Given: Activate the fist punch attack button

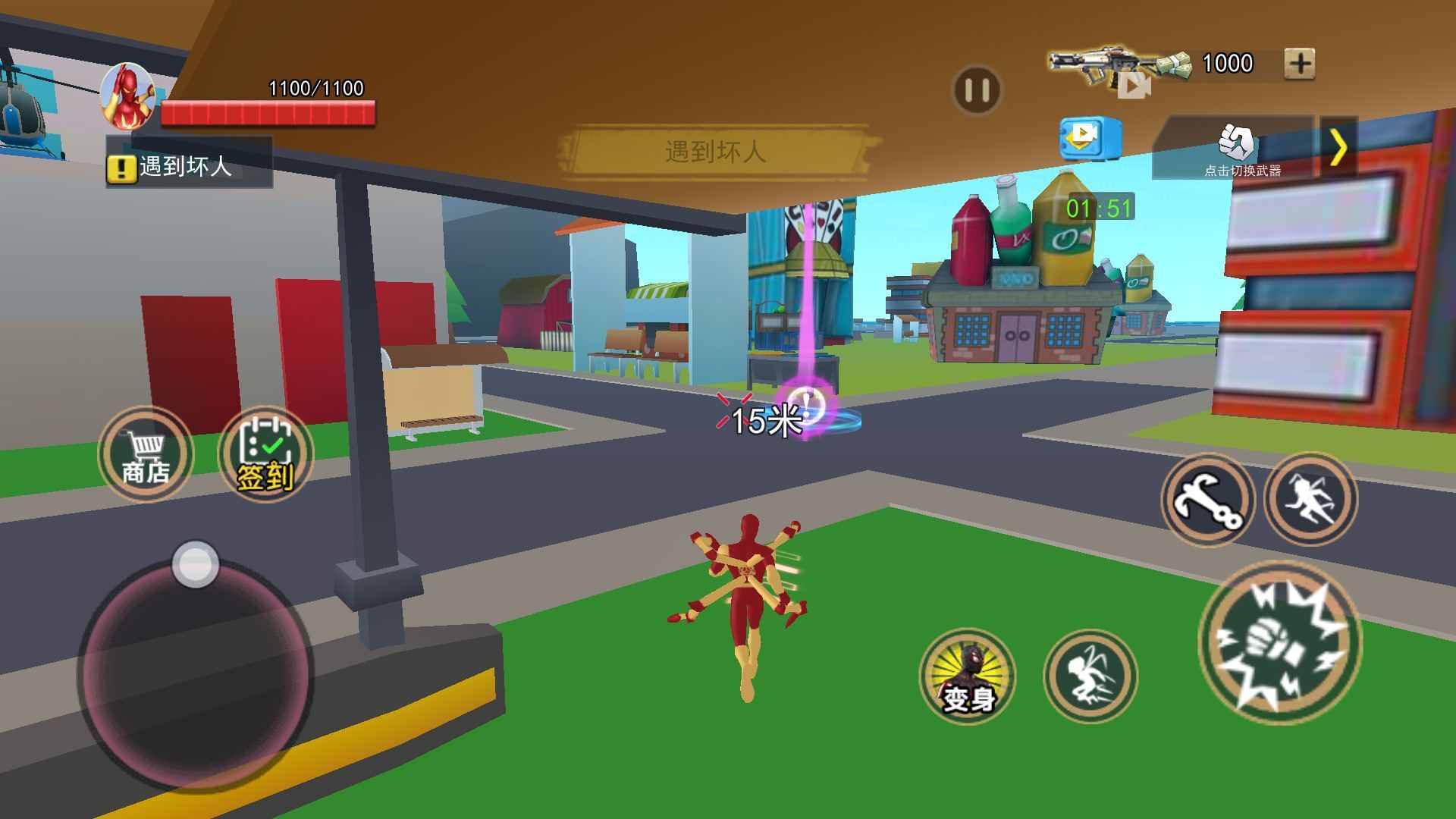Looking at the screenshot, I should (x=1279, y=642).
